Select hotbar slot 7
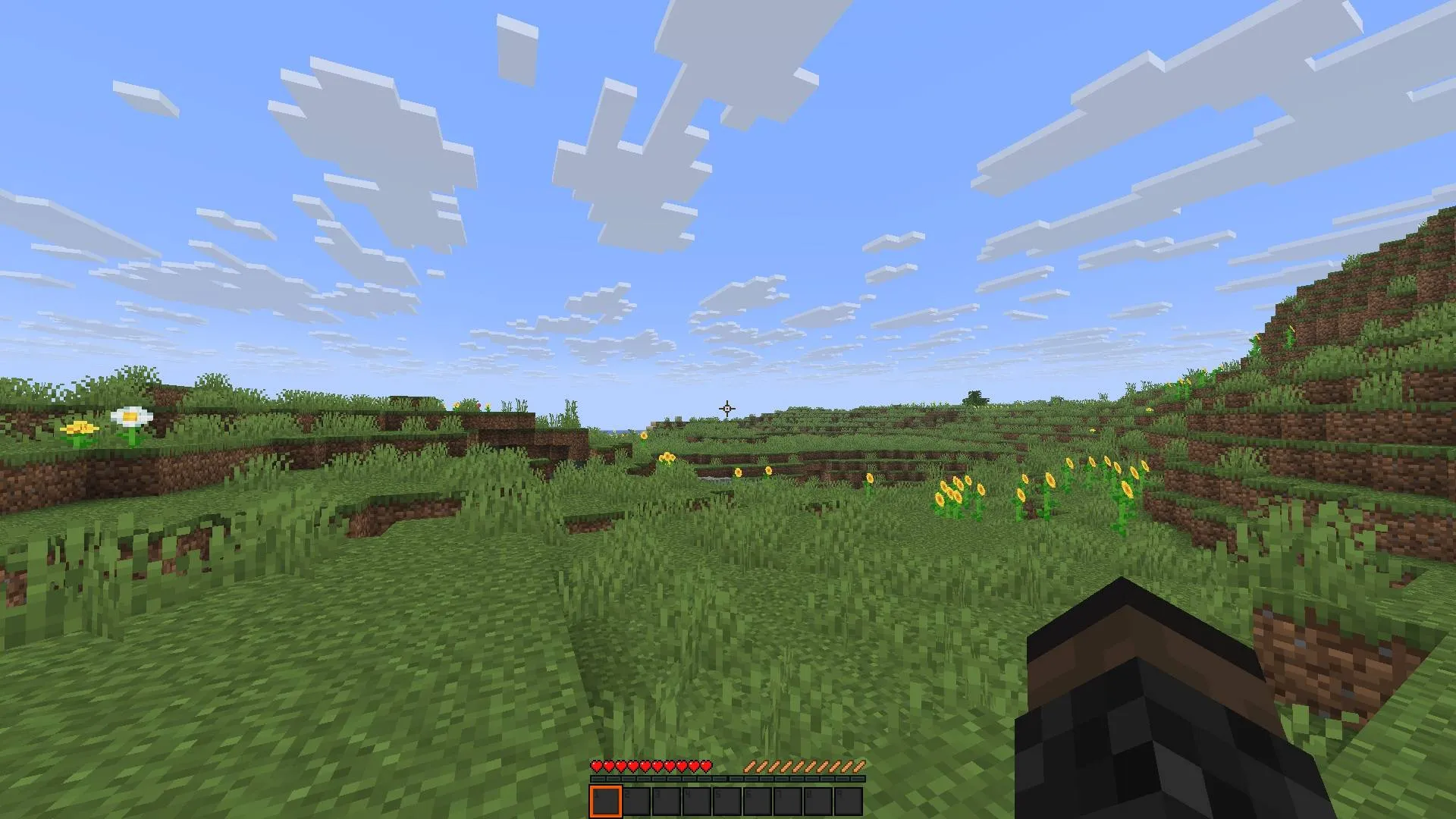 (x=789, y=800)
